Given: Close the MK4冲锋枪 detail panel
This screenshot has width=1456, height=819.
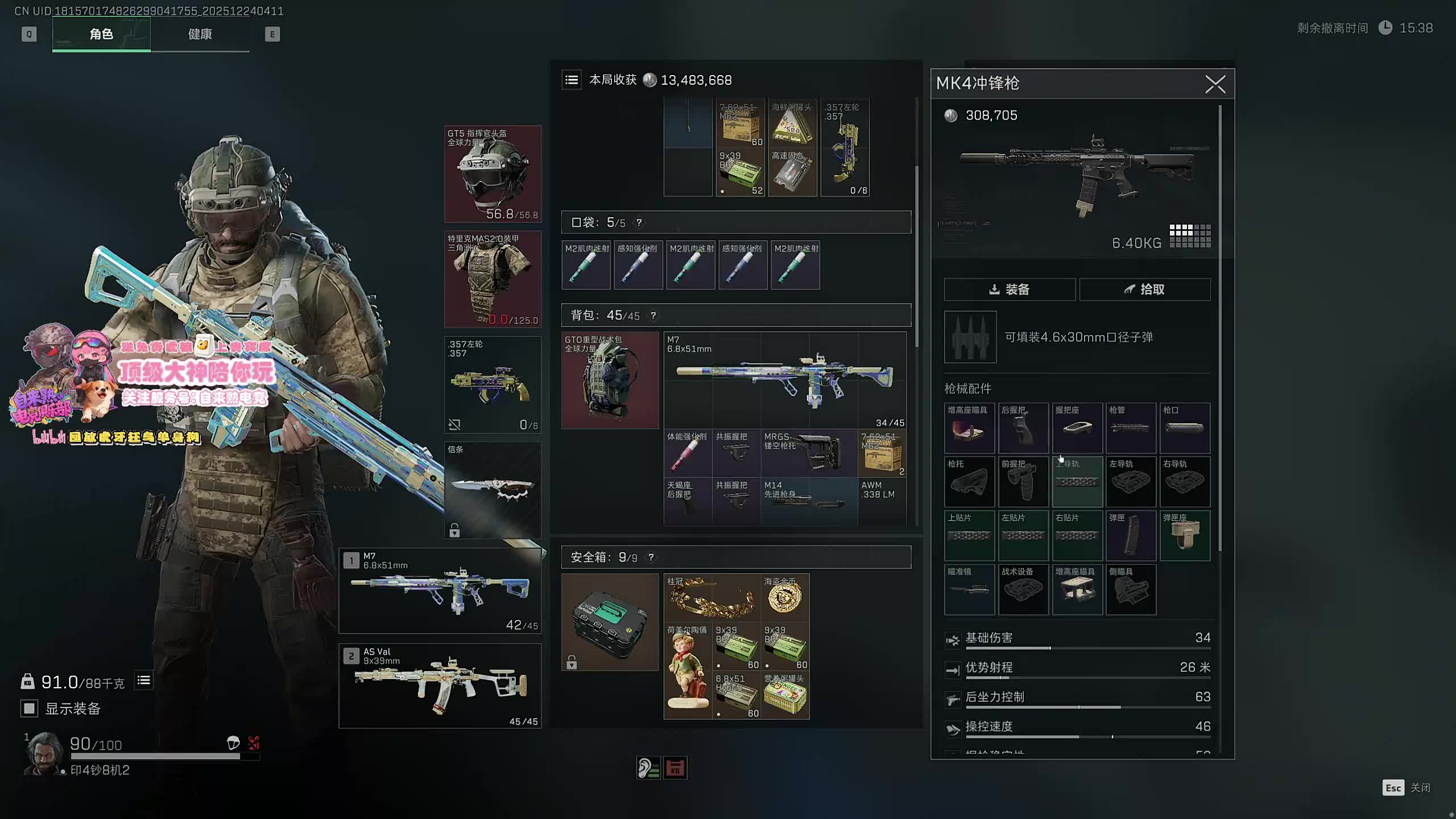Looking at the screenshot, I should (1215, 84).
